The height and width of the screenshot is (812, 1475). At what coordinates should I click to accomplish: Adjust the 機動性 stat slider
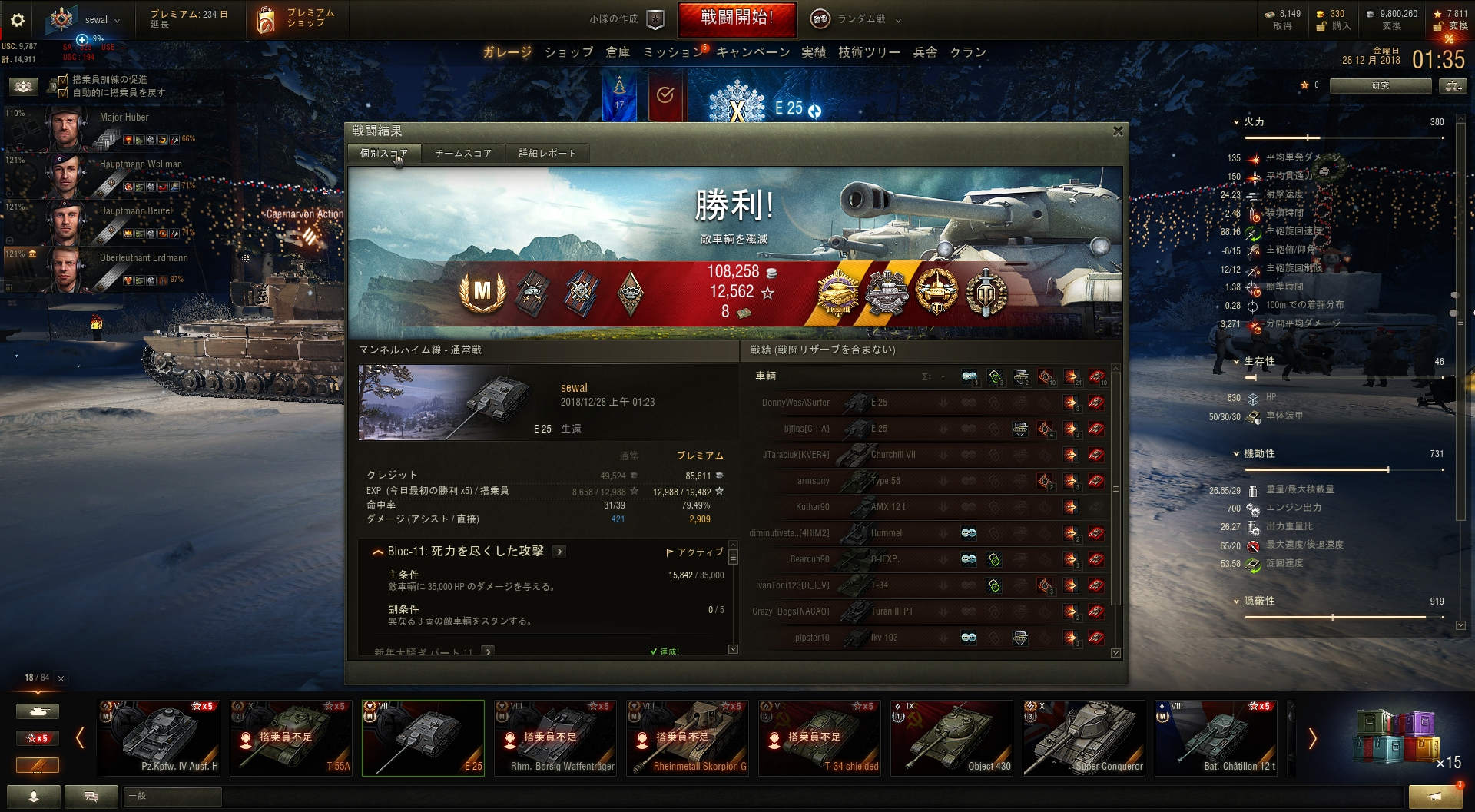pos(1387,468)
